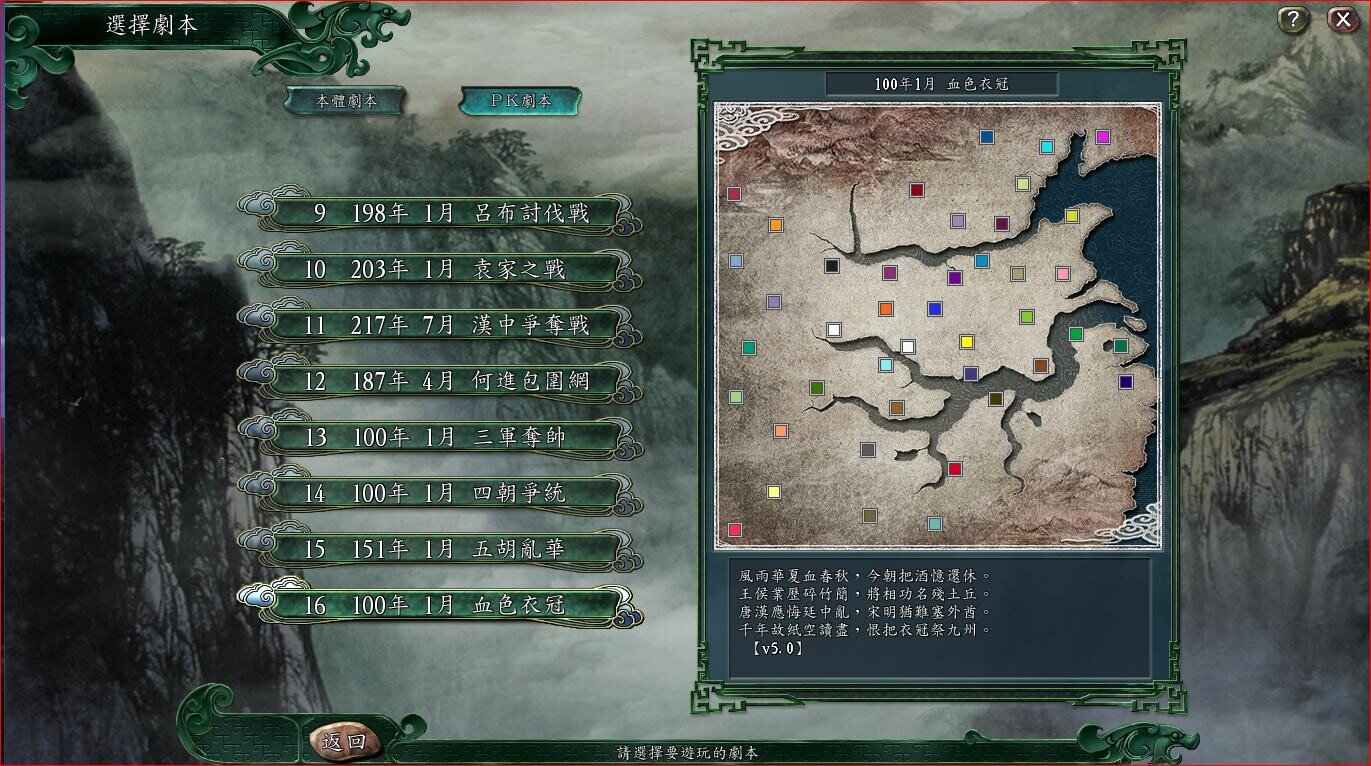Select the ＰＫ劇本 tab
The image size is (1371, 766).
click(520, 100)
